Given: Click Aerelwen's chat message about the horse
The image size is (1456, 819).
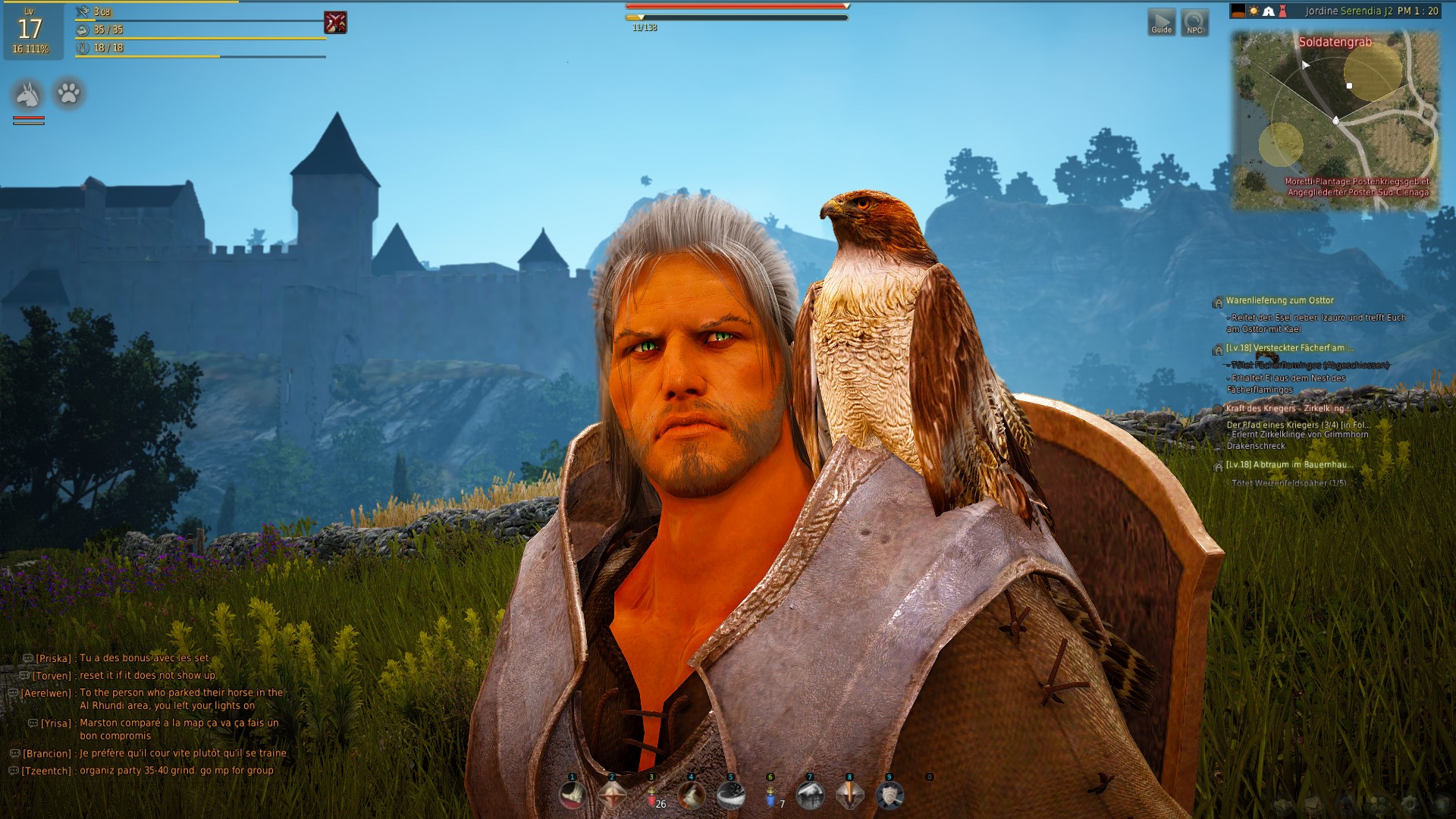Looking at the screenshot, I should click(180, 698).
